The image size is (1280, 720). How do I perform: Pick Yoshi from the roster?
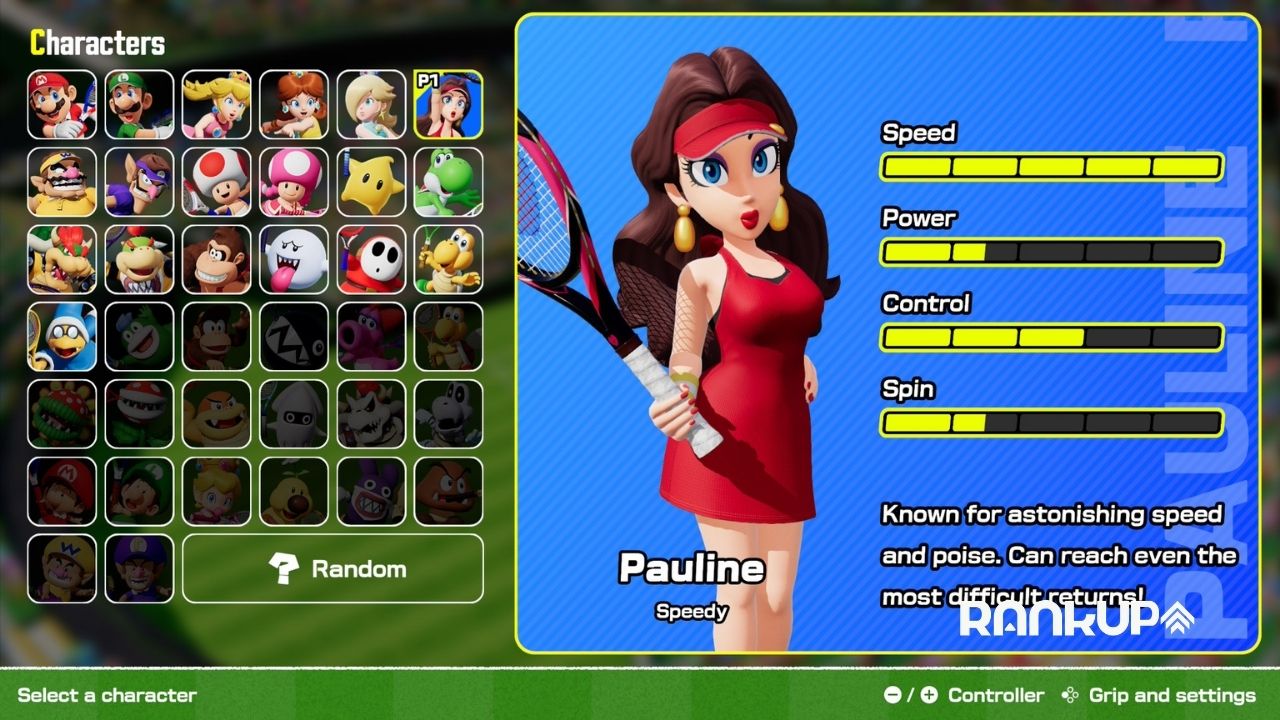pos(448,182)
